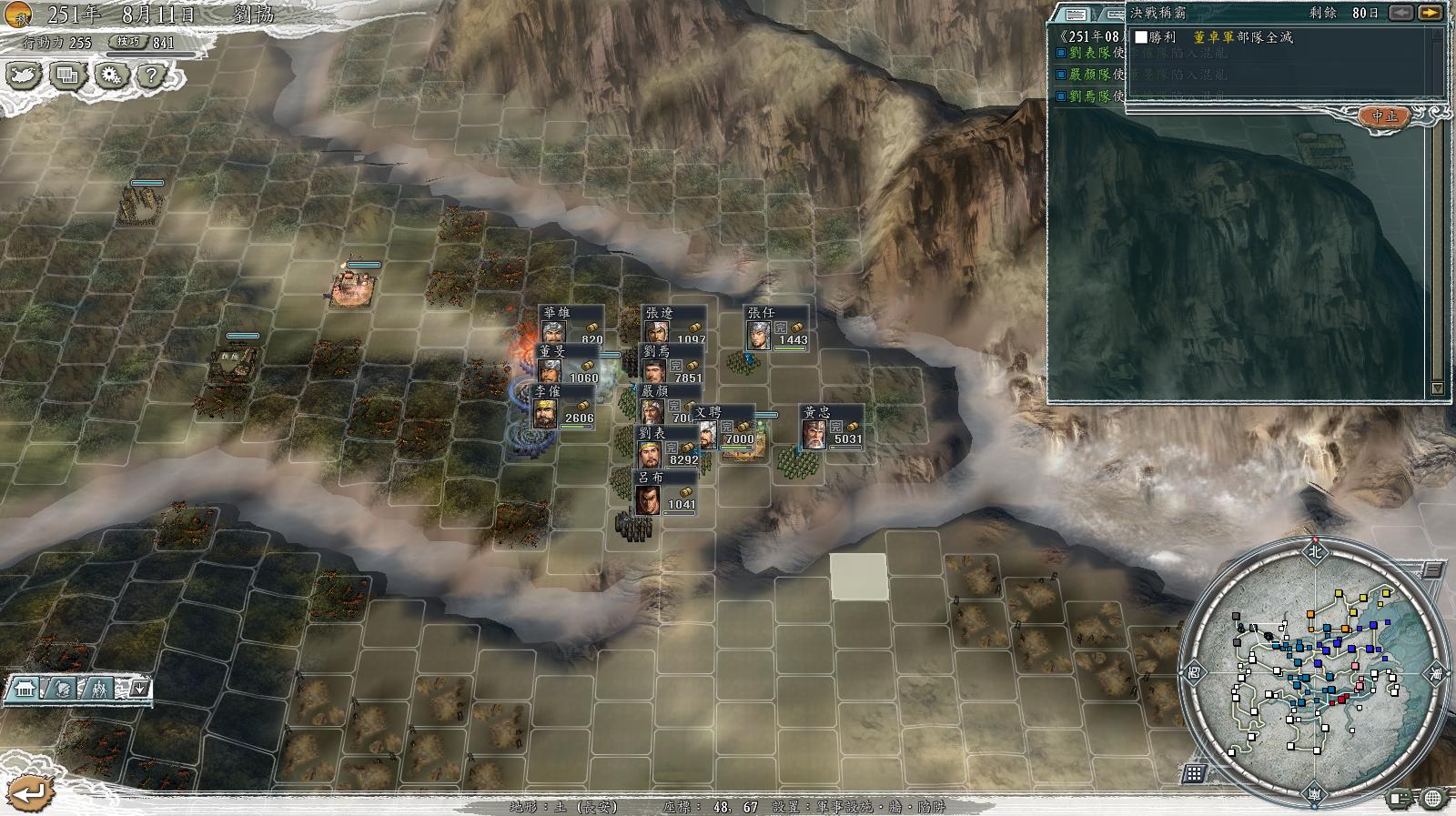Viewport: 1456px width, 816px height.
Task: Click the globe icon below the minimap
Action: coord(1432,799)
